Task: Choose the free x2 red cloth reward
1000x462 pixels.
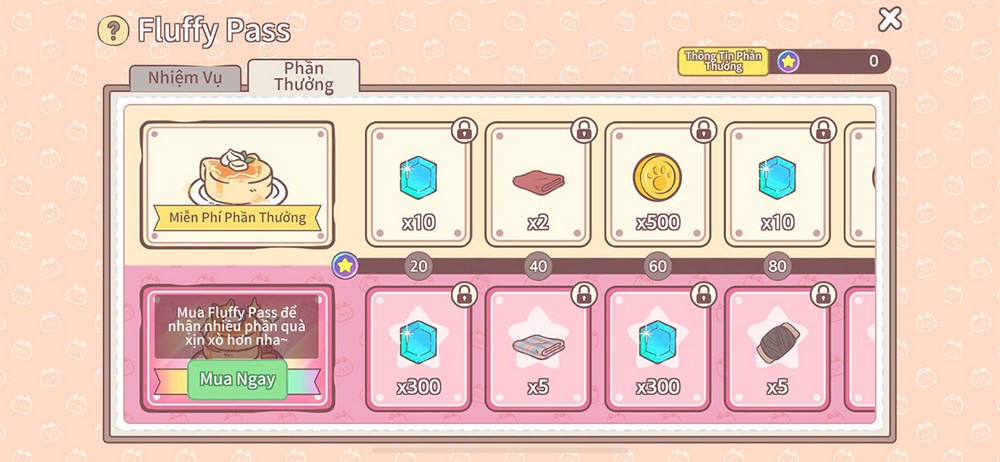Action: tap(537, 185)
